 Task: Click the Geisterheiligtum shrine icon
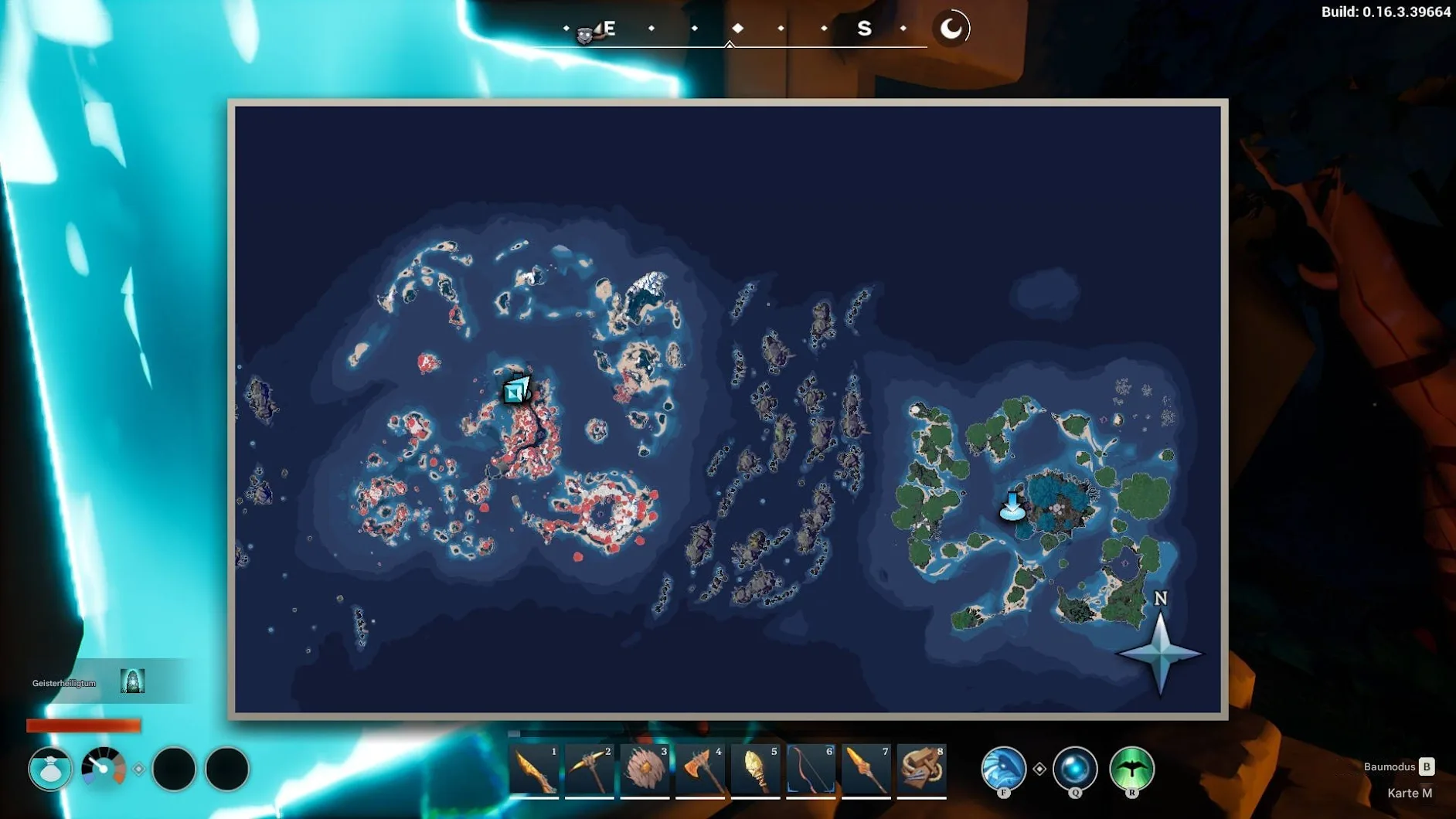pos(132,681)
